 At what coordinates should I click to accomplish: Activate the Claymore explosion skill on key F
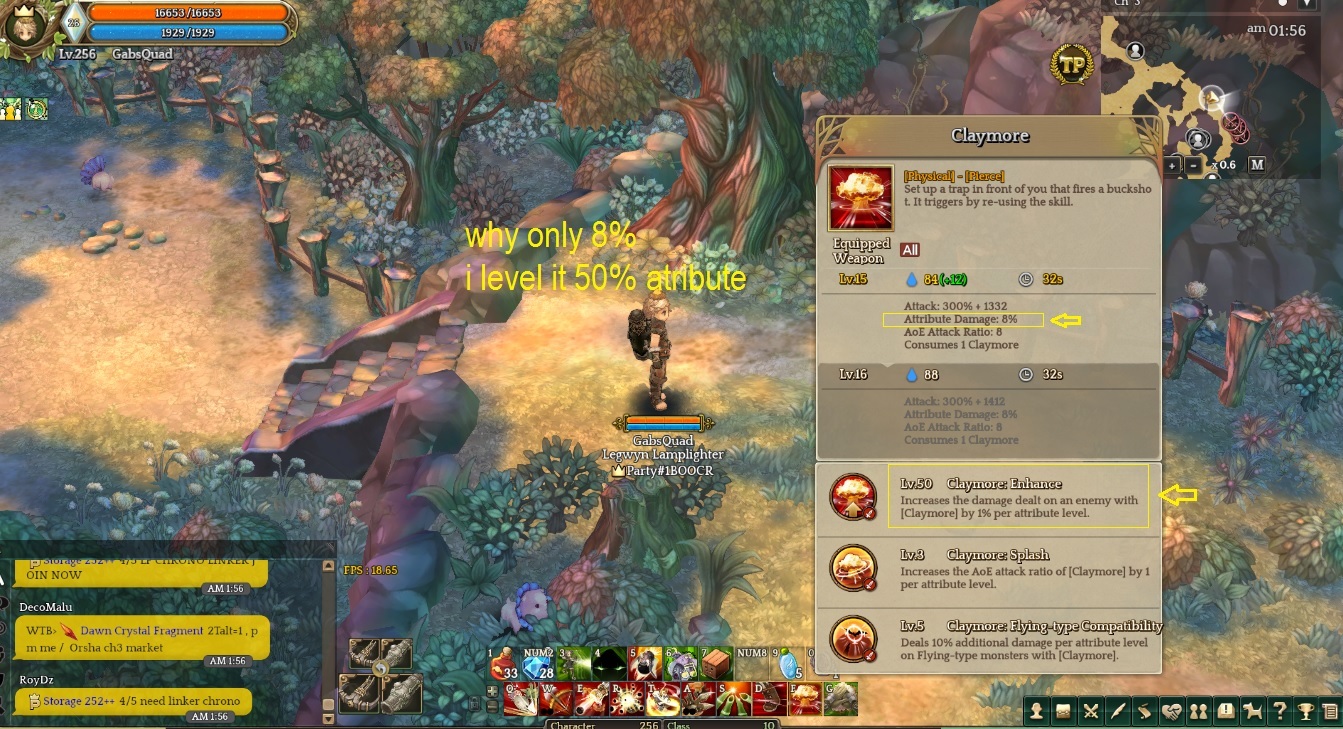click(806, 699)
